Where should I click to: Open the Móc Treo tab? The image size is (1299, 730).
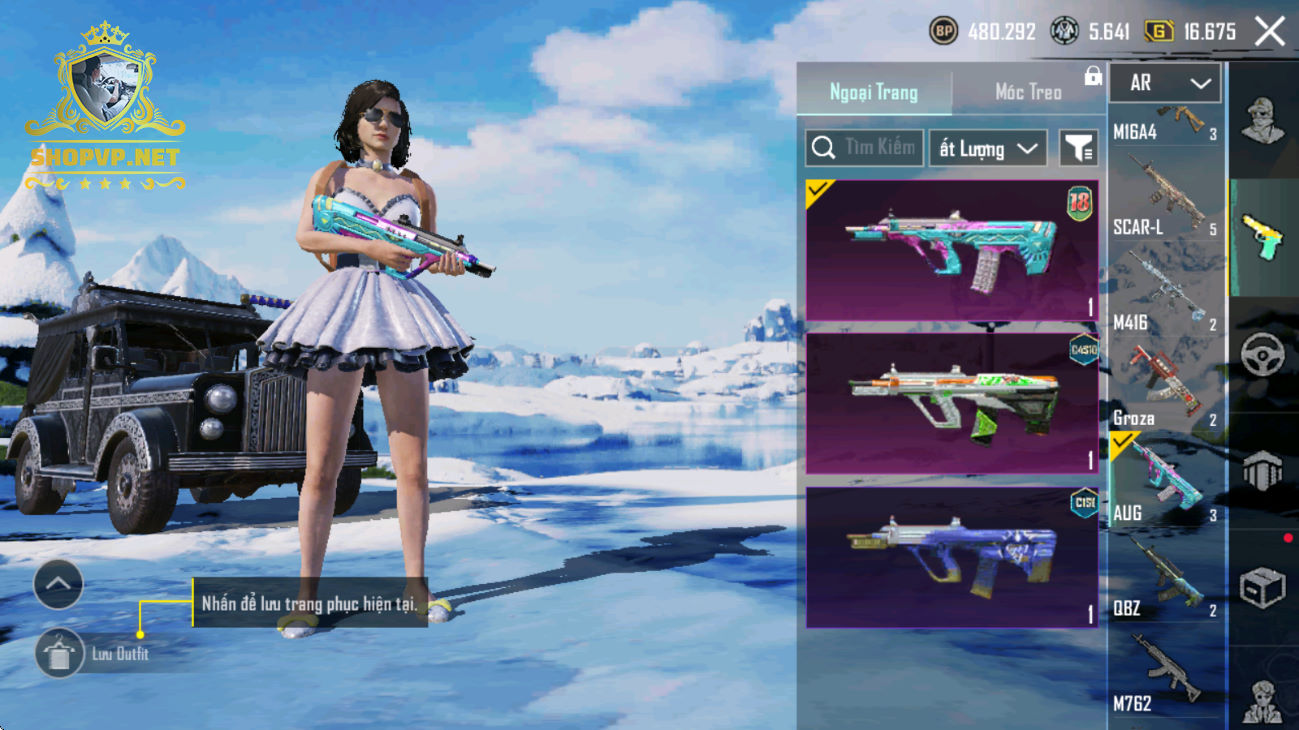click(x=1028, y=92)
